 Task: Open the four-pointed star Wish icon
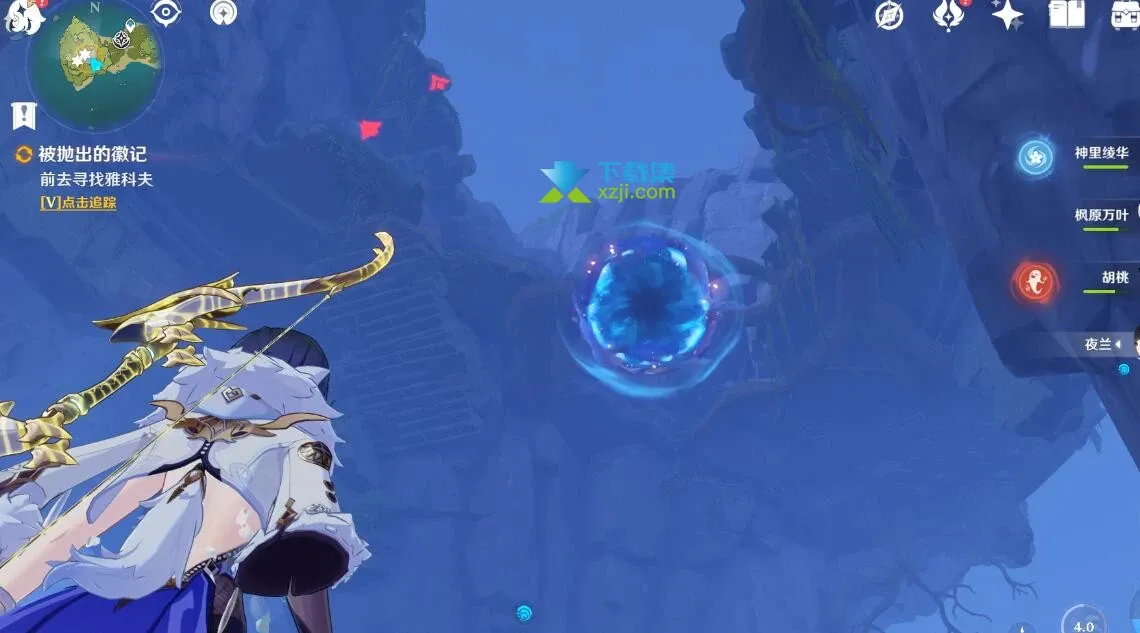(1007, 14)
